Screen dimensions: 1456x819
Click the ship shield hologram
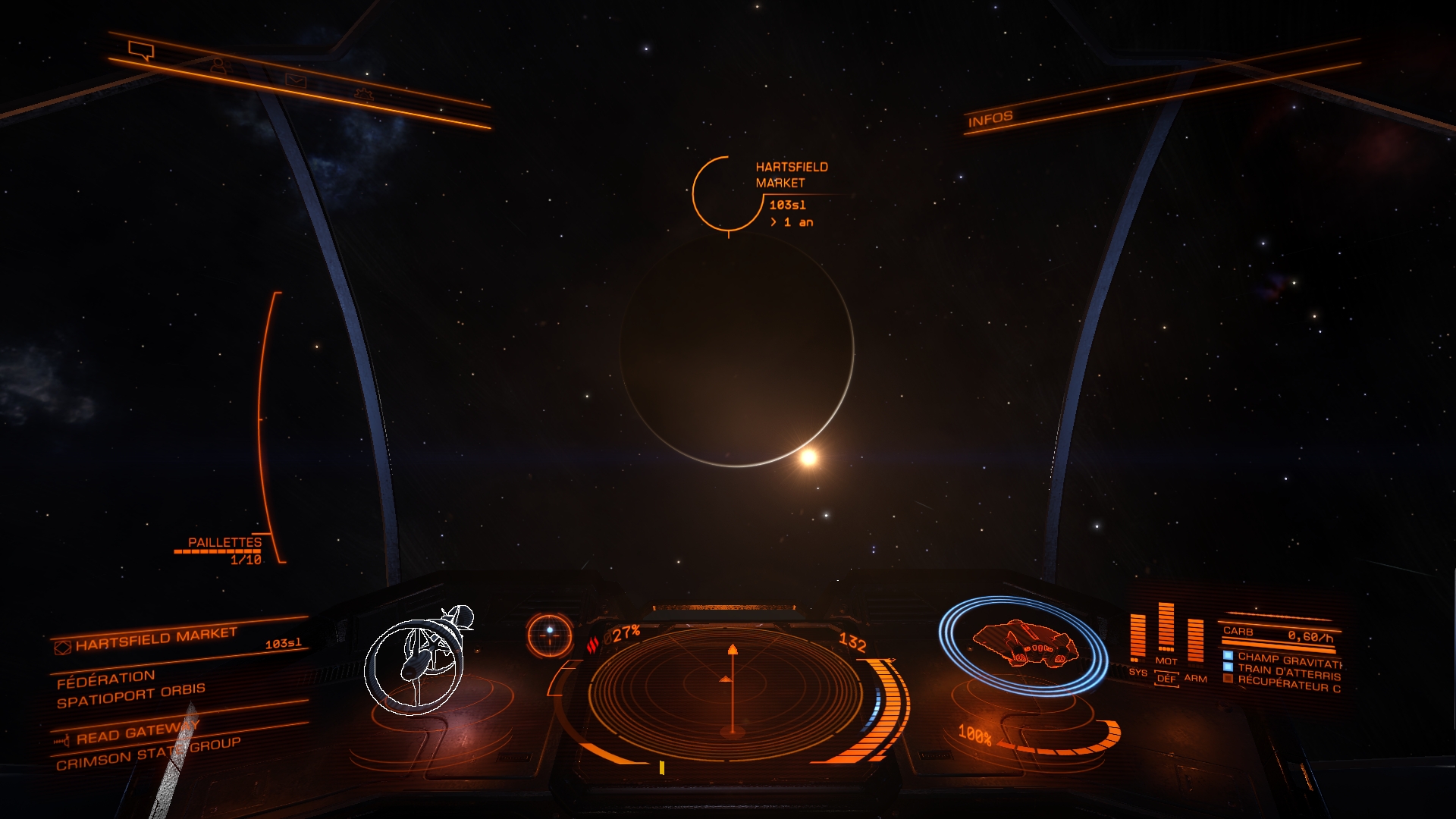[1022, 645]
